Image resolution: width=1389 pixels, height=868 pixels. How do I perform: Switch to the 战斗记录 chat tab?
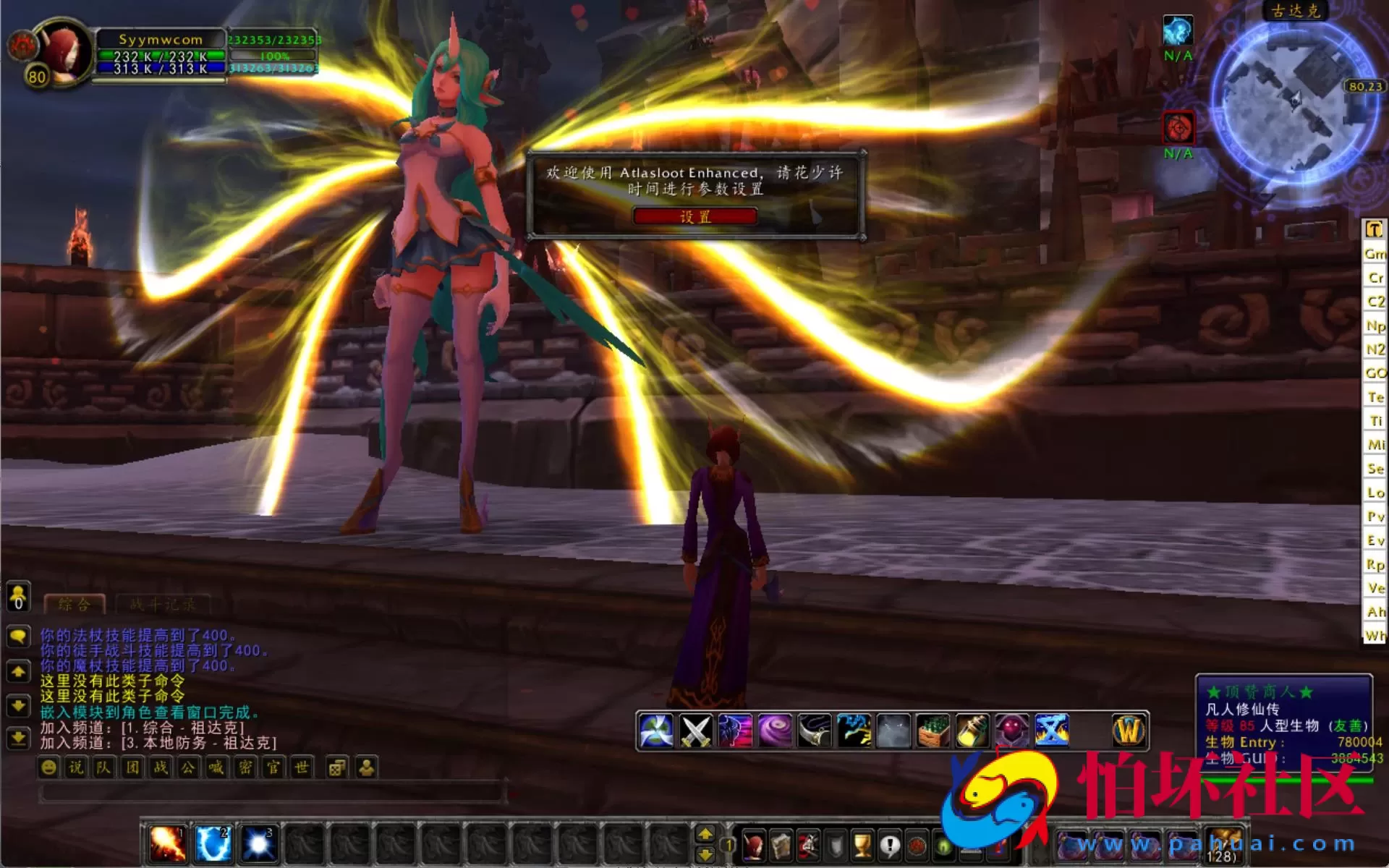point(163,603)
